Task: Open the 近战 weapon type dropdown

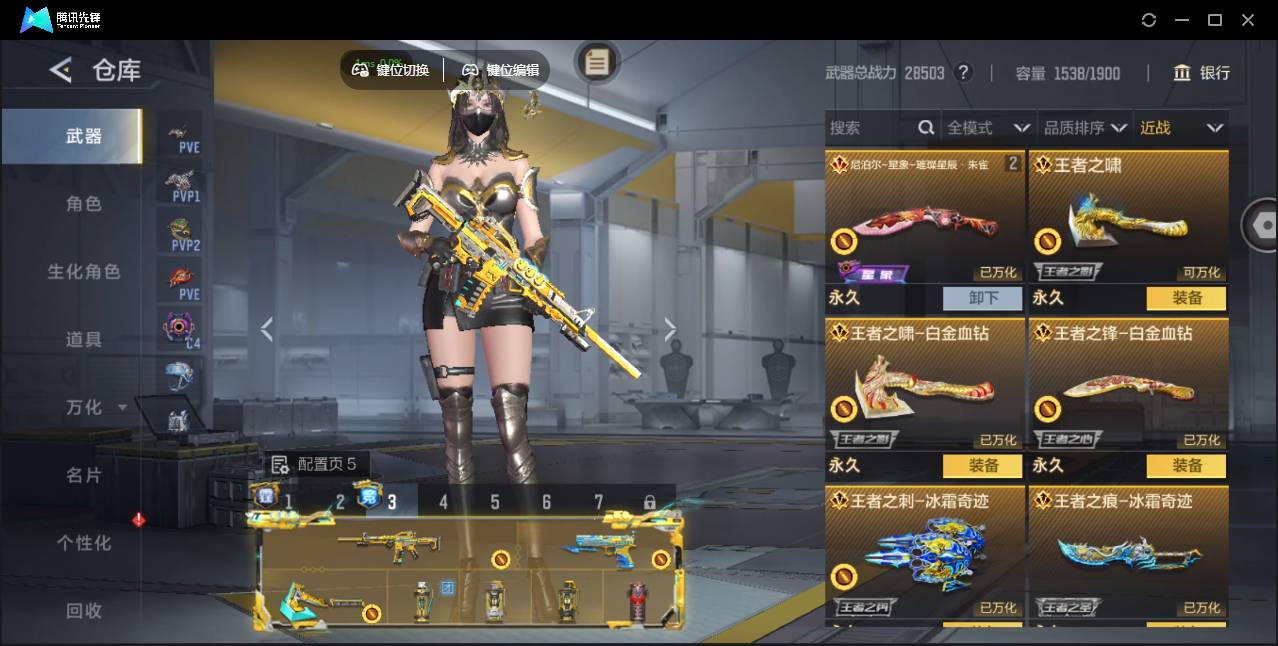Action: (x=1181, y=128)
